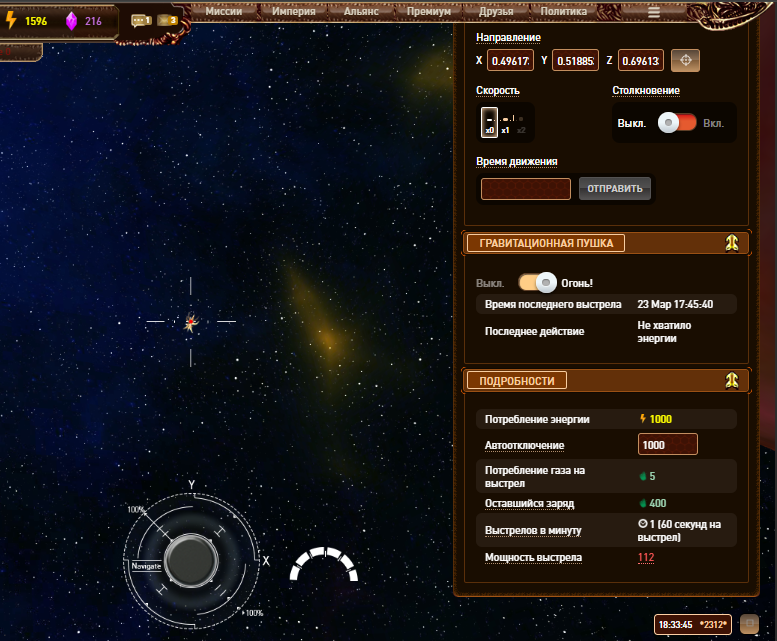This screenshot has width=777, height=641.
Task: Click the Navigate joystick center knob
Action: [x=190, y=559]
